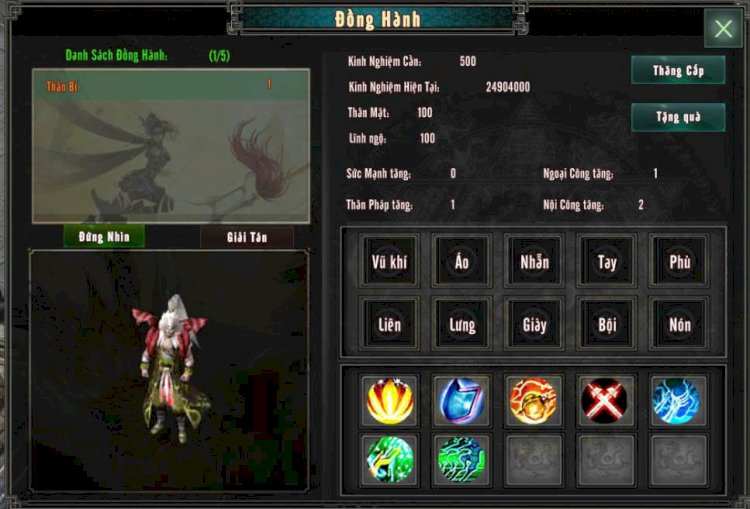Screen dimensions: 750x509
Task: Click the Thăng Cấp button
Action: coord(678,71)
